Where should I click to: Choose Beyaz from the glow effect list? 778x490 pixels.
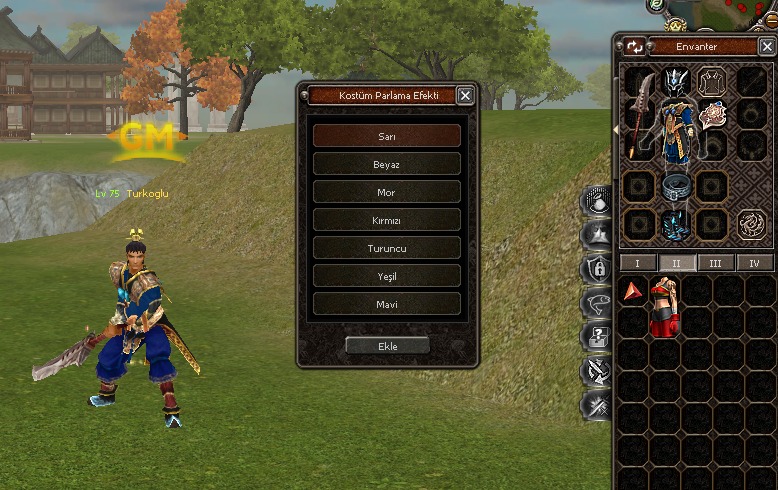tap(386, 163)
